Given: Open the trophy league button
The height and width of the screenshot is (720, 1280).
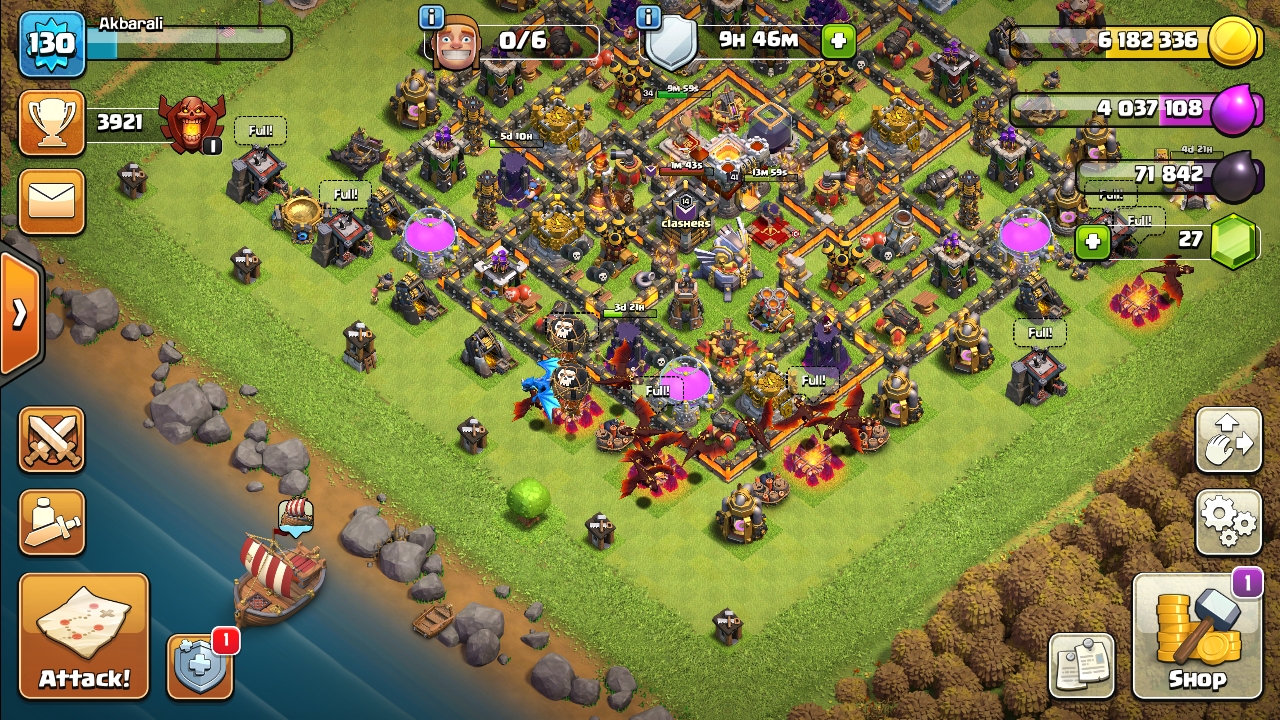Looking at the screenshot, I should pos(52,123).
